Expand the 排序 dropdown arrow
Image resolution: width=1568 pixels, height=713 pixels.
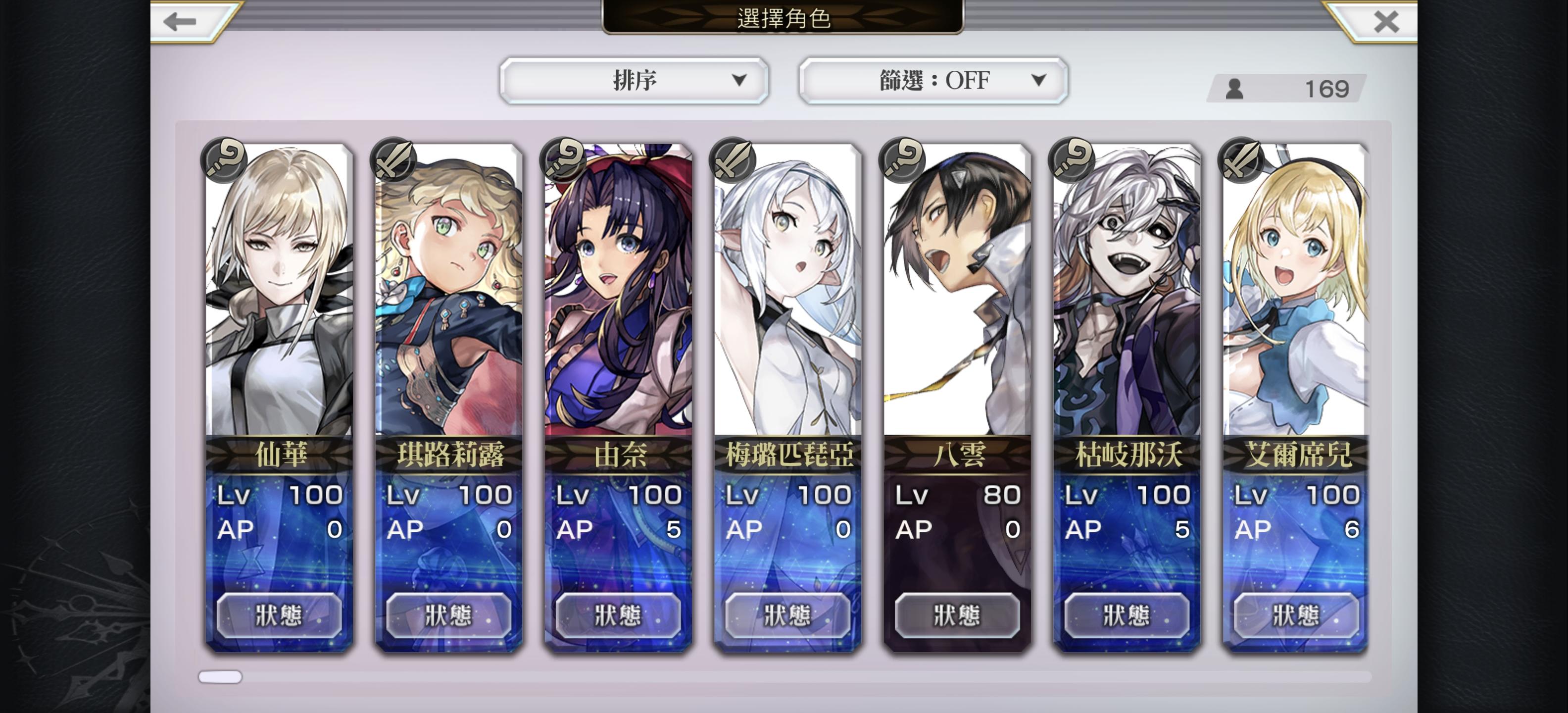(x=739, y=80)
